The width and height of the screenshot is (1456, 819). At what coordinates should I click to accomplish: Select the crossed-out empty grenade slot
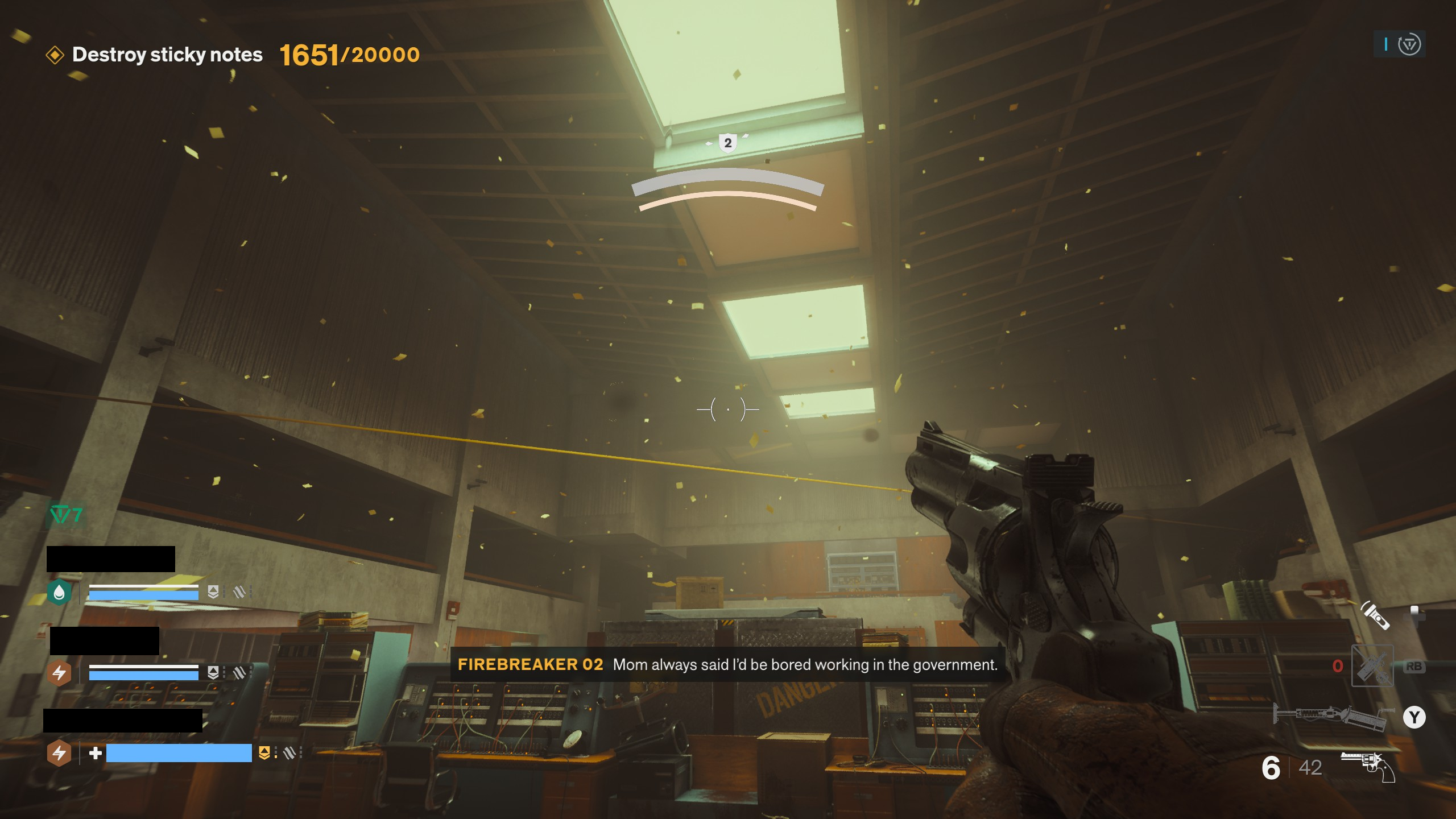pyautogui.click(x=1372, y=665)
